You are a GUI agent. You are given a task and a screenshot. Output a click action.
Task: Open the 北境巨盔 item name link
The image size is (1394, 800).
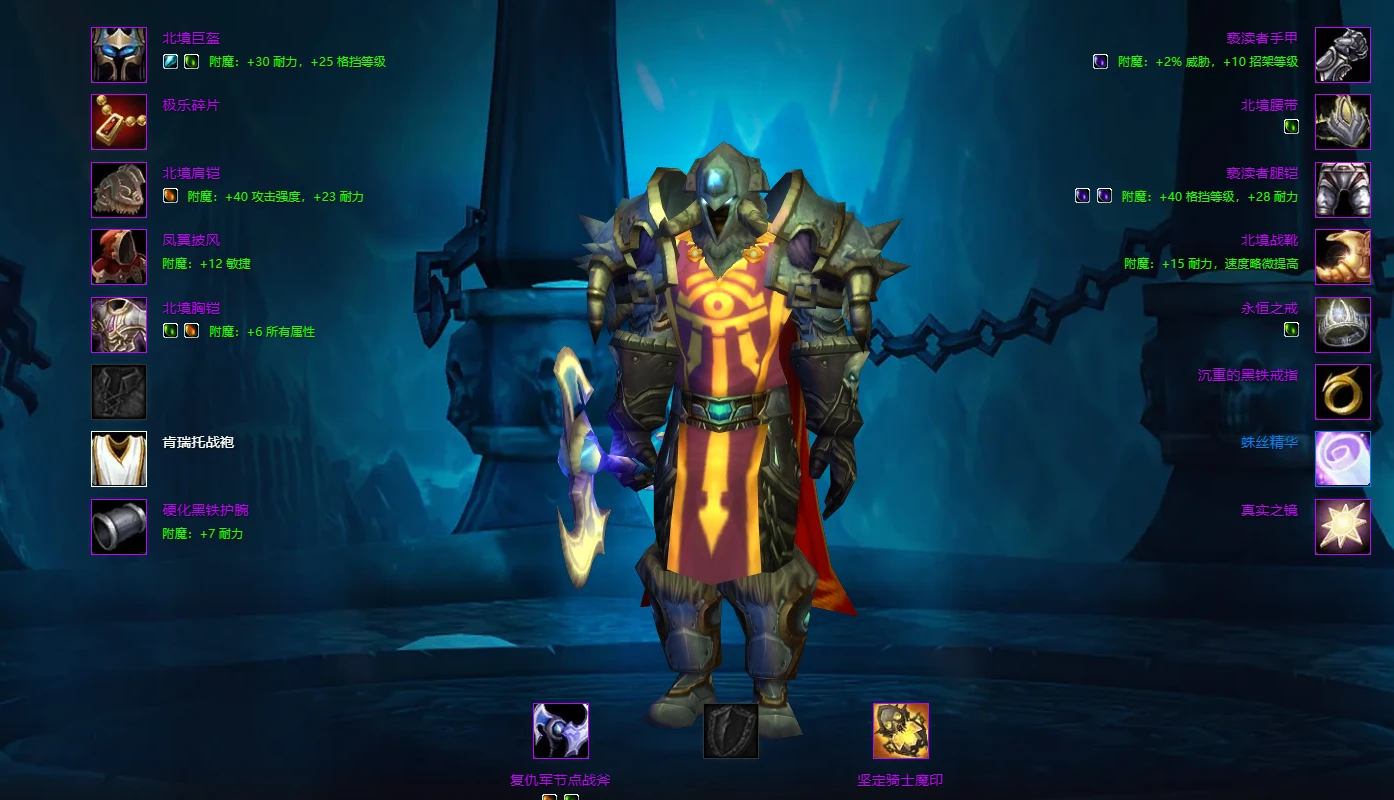click(191, 38)
